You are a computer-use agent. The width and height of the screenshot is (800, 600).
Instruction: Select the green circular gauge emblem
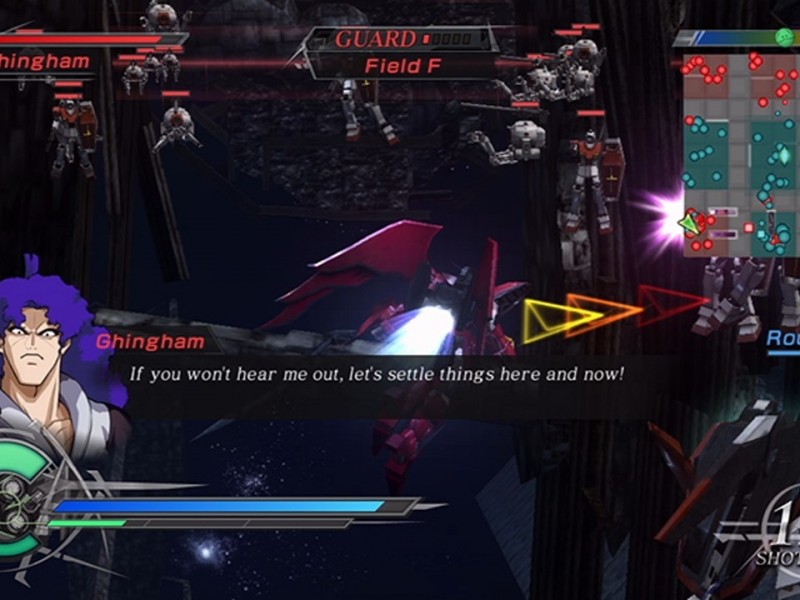[20, 500]
